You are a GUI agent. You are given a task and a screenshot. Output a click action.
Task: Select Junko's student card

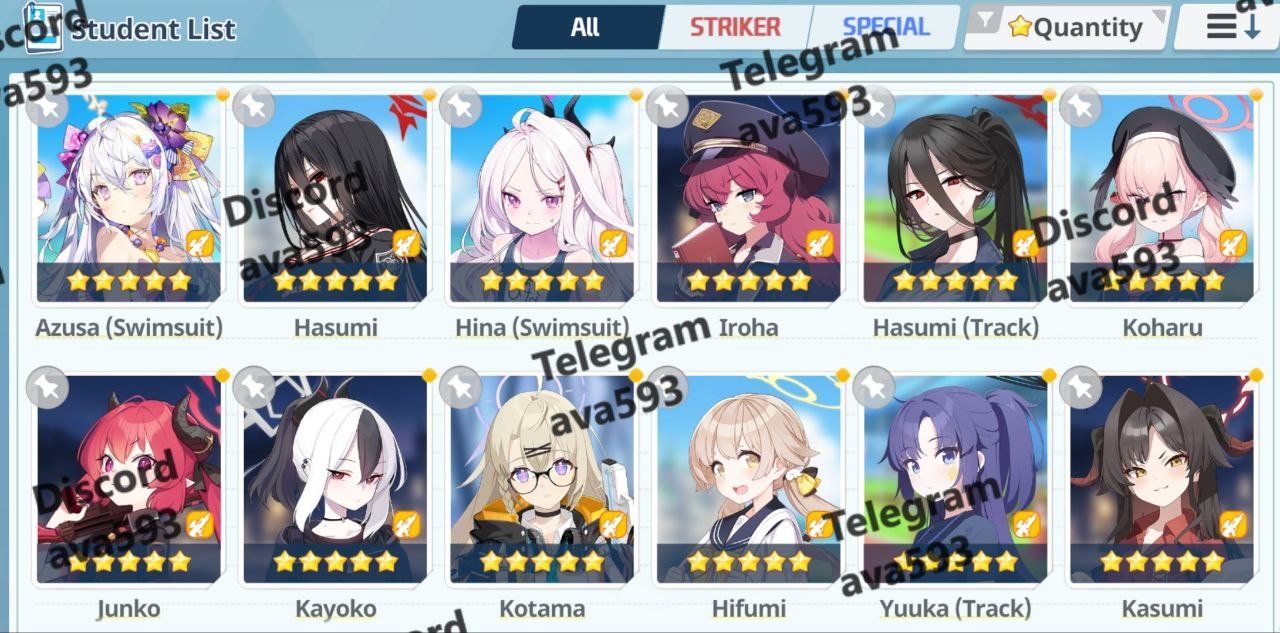pyautogui.click(x=129, y=479)
